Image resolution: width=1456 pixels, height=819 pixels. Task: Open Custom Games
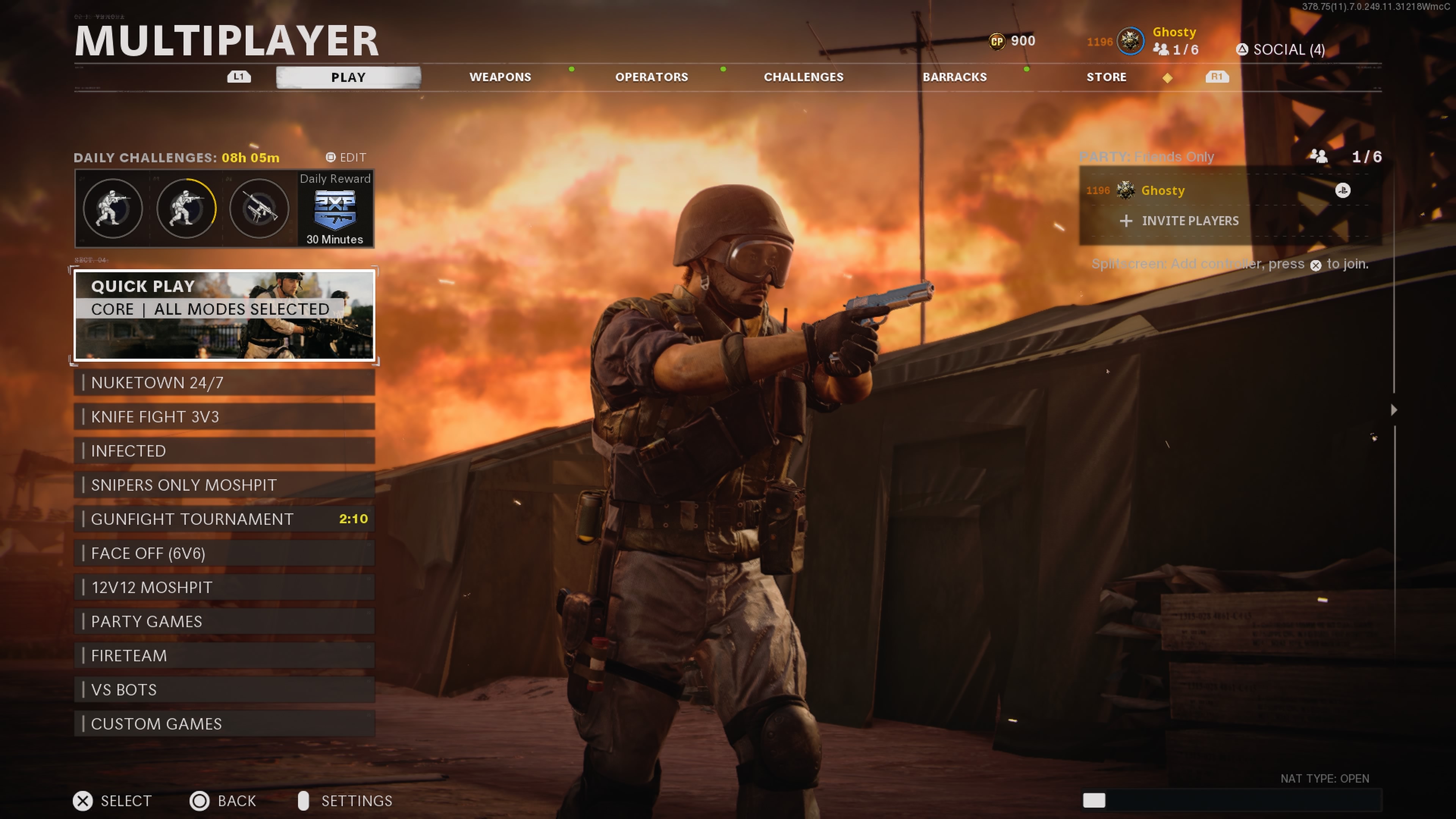click(224, 723)
